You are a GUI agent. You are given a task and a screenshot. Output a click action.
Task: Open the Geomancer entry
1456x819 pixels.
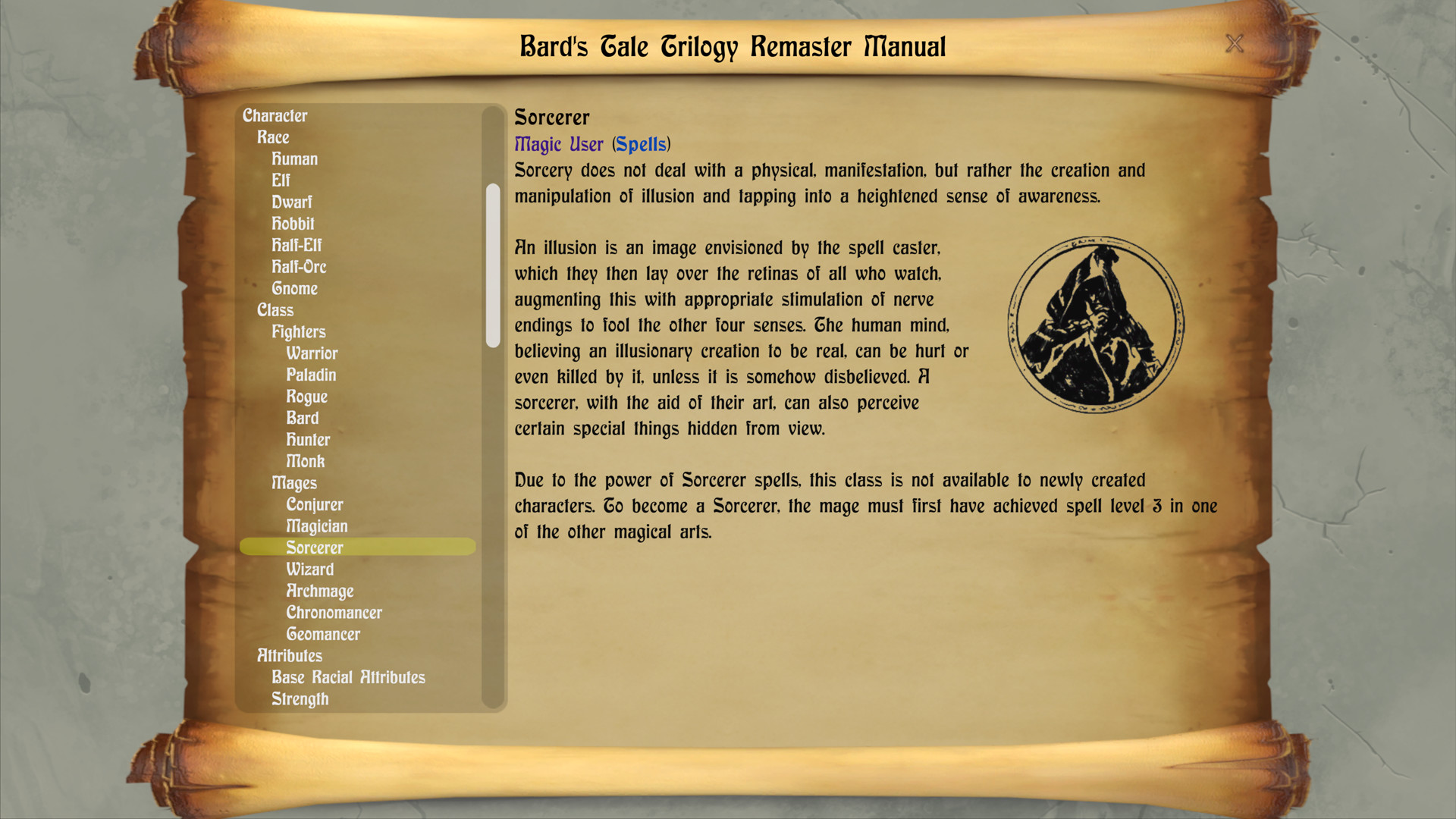[x=323, y=633]
